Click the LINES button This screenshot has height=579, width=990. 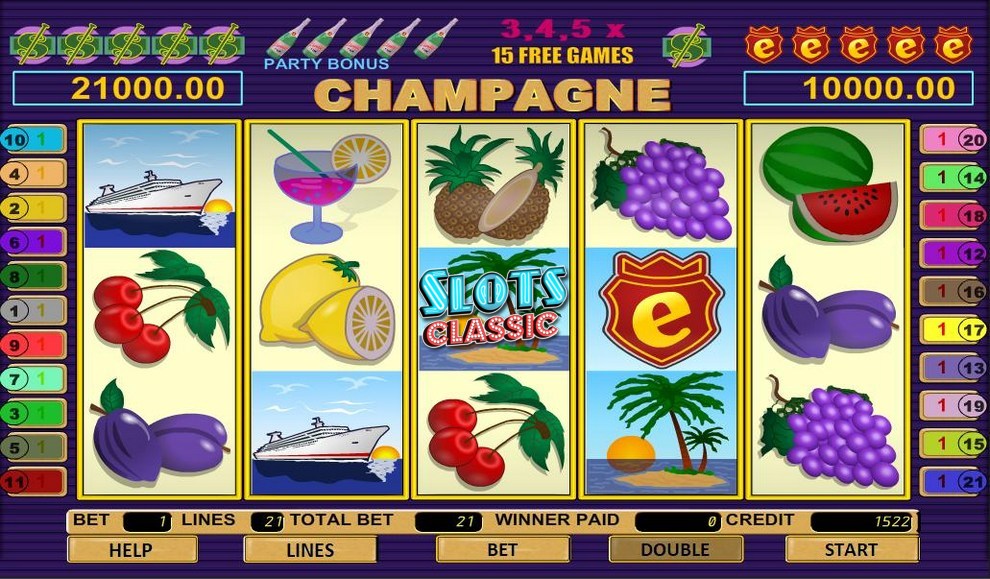tap(310, 549)
